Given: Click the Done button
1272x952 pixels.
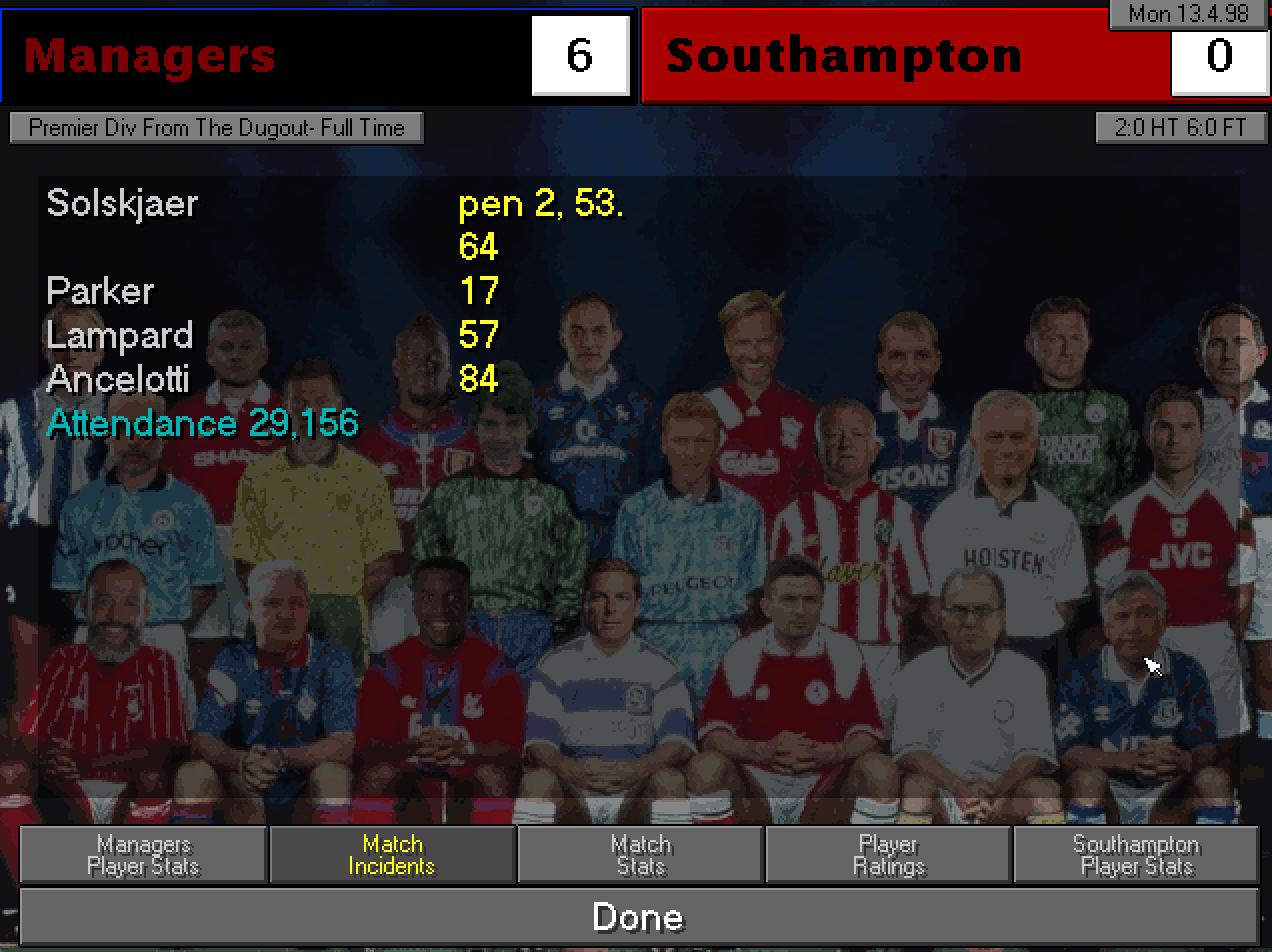Looking at the screenshot, I should [x=638, y=917].
